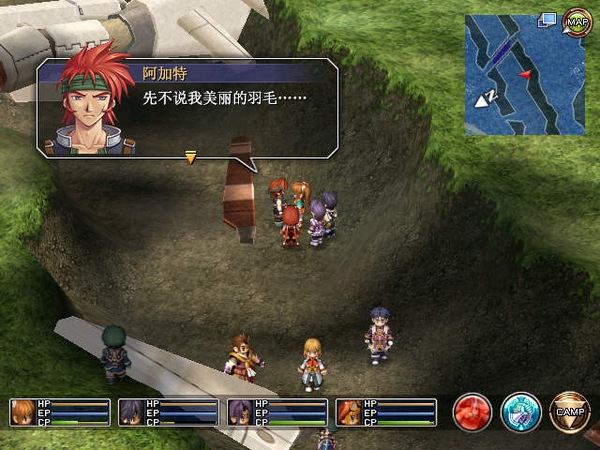Activate the red orb button
This screenshot has height=450, width=600.
(472, 412)
